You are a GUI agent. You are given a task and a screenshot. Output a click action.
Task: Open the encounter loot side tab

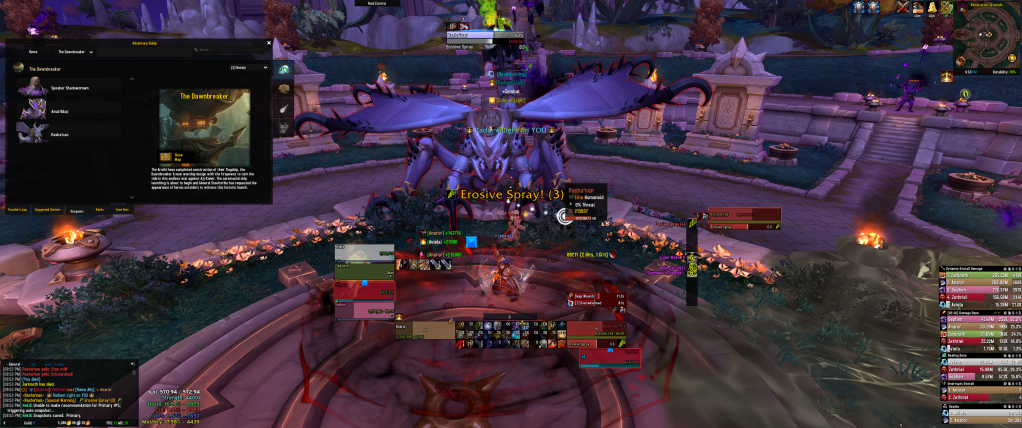pos(283,89)
